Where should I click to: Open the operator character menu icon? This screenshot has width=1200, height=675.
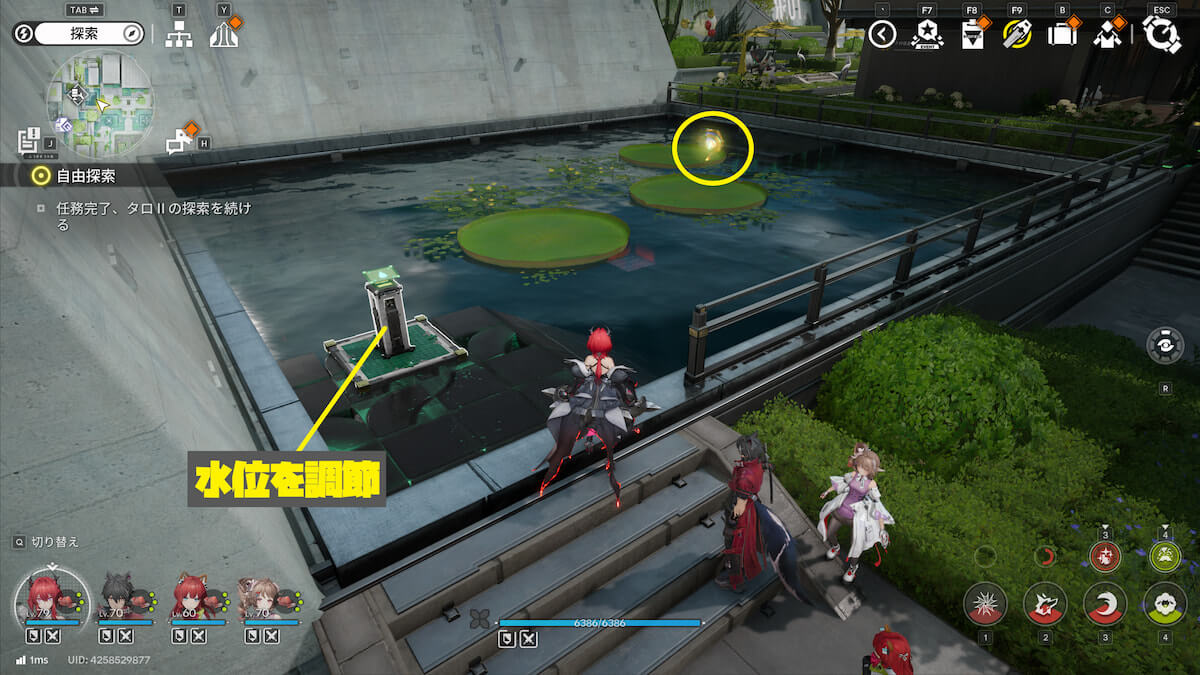(x=1106, y=35)
